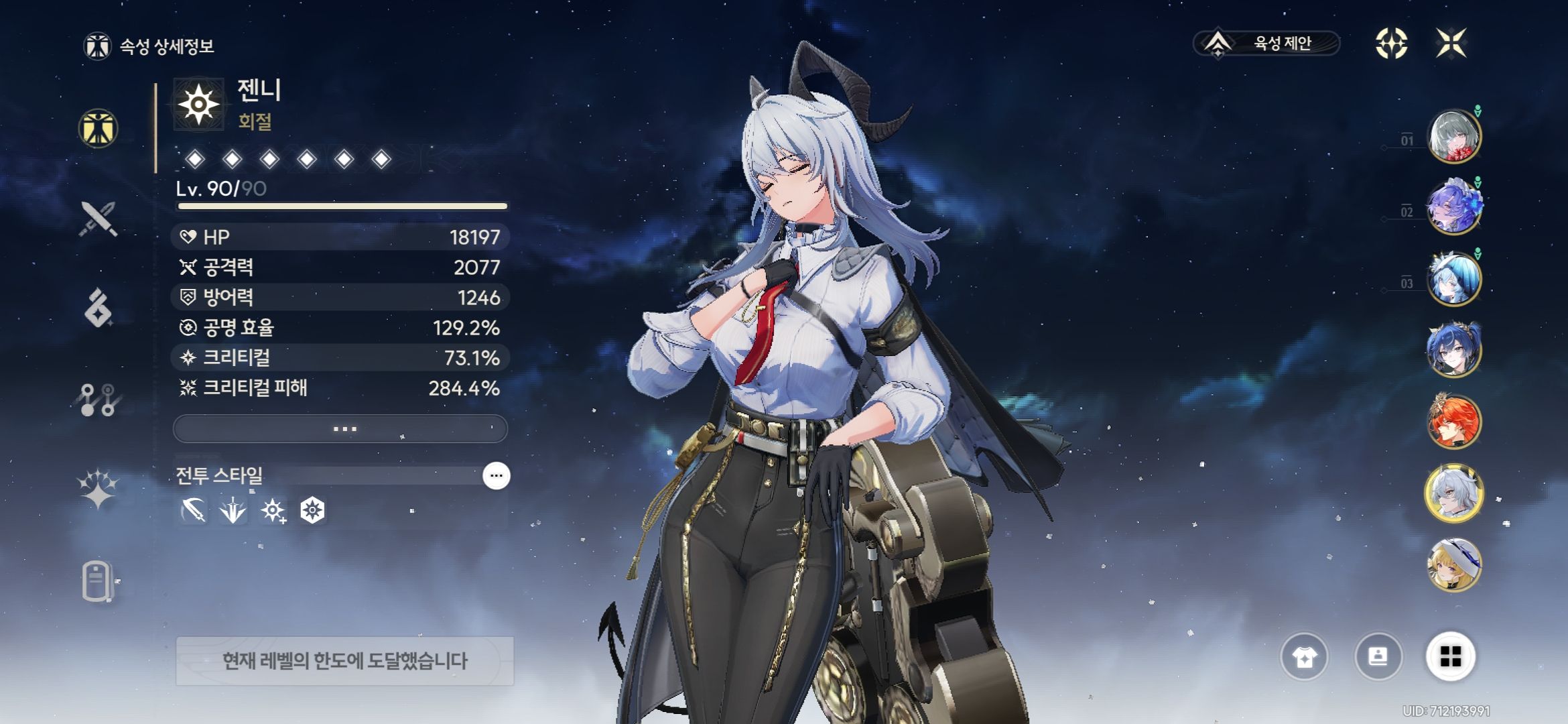The height and width of the screenshot is (724, 1568).
Task: Click the character profile card button
Action: (1378, 657)
